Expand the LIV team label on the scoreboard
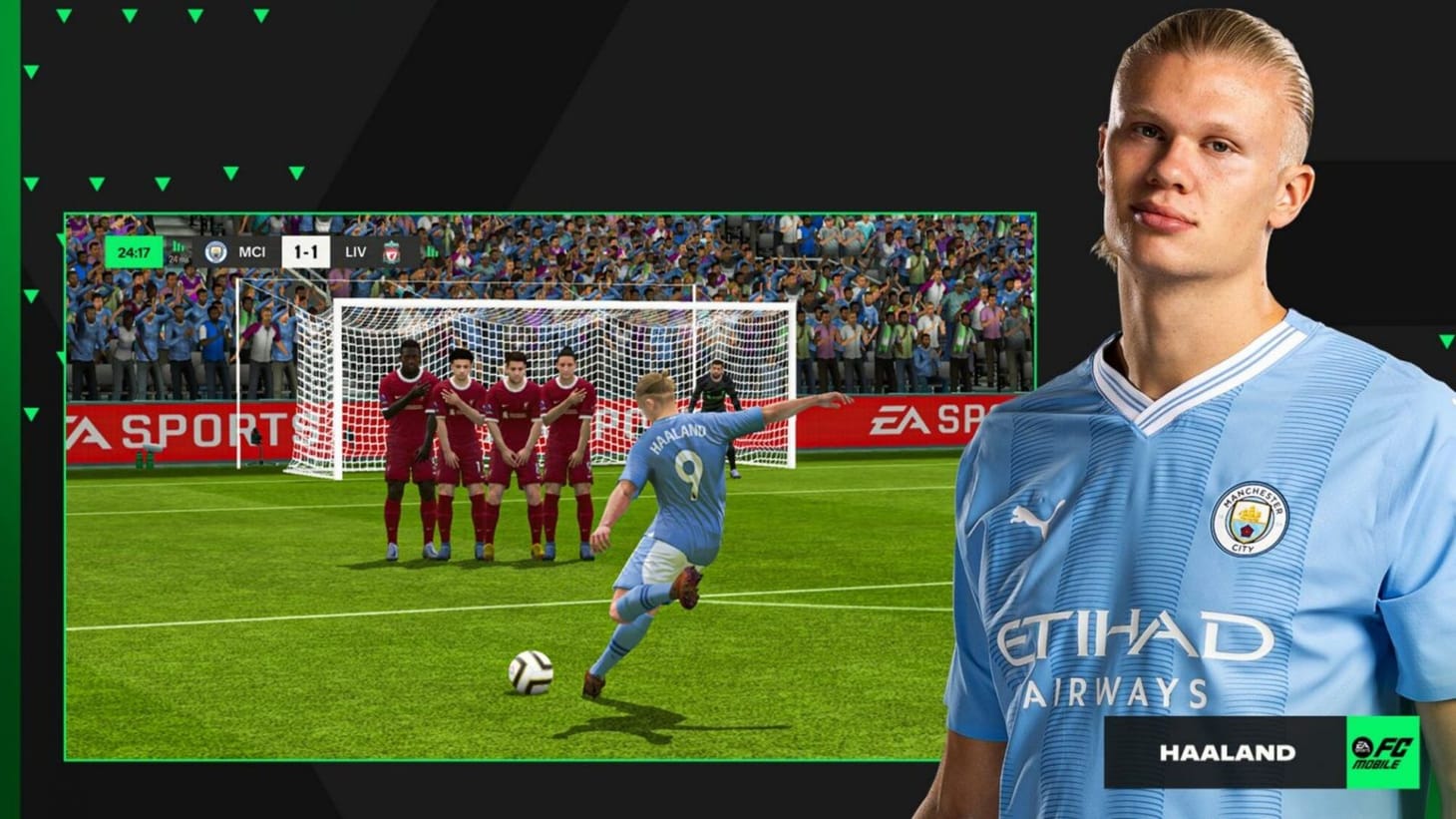The height and width of the screenshot is (819, 1456). point(355,252)
